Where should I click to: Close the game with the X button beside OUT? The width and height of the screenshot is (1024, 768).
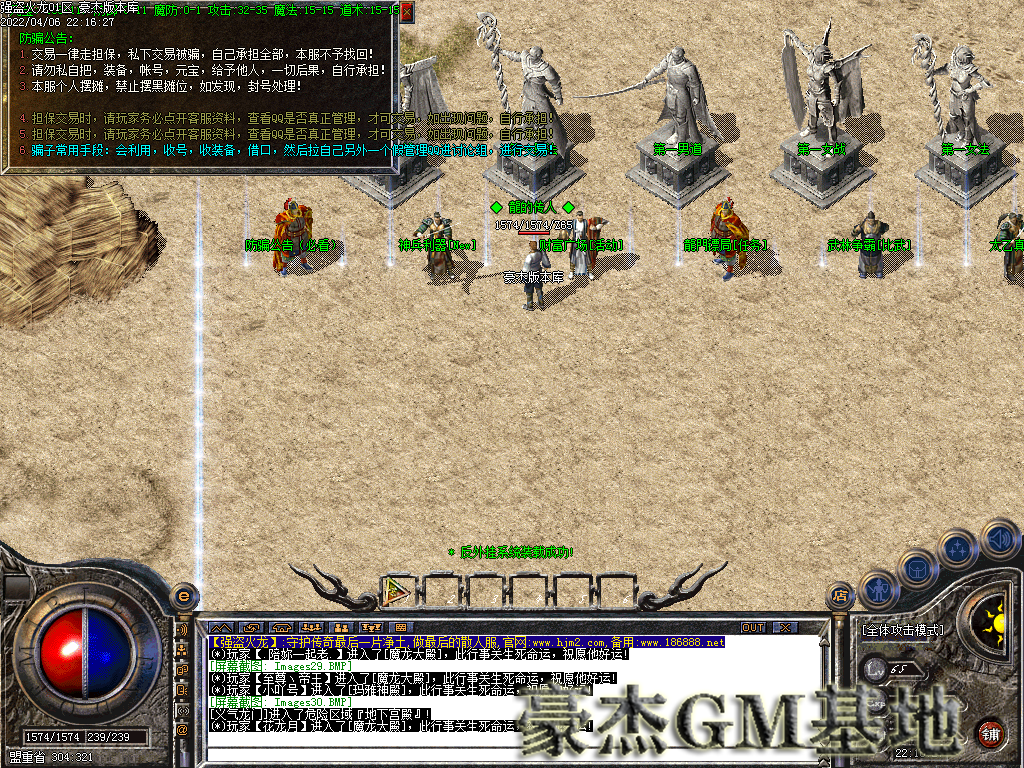point(786,627)
